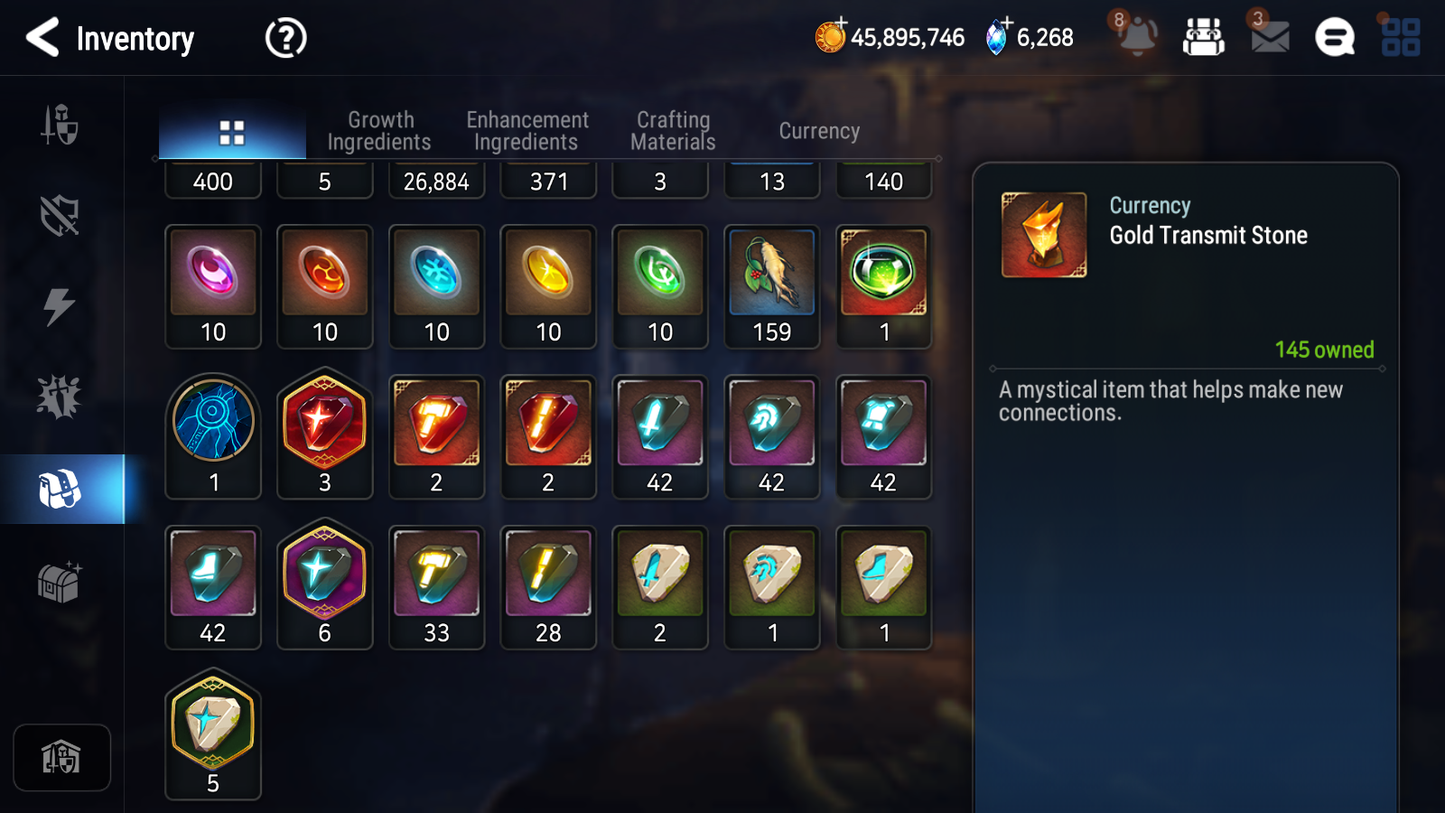Open the question mark help button

pyautogui.click(x=286, y=39)
